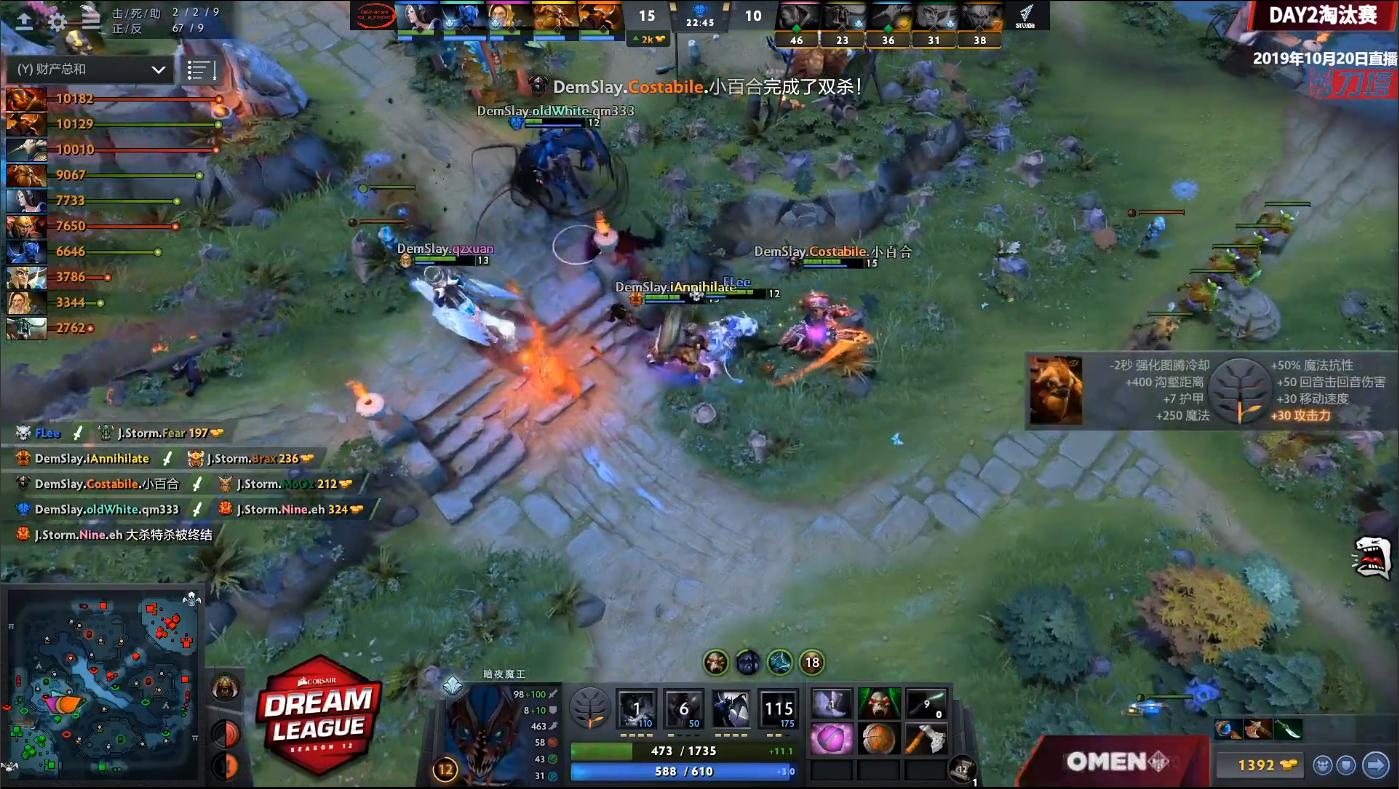Image resolution: width=1399 pixels, height=789 pixels.
Task: Open the spectator settings gear icon
Action: (x=57, y=17)
